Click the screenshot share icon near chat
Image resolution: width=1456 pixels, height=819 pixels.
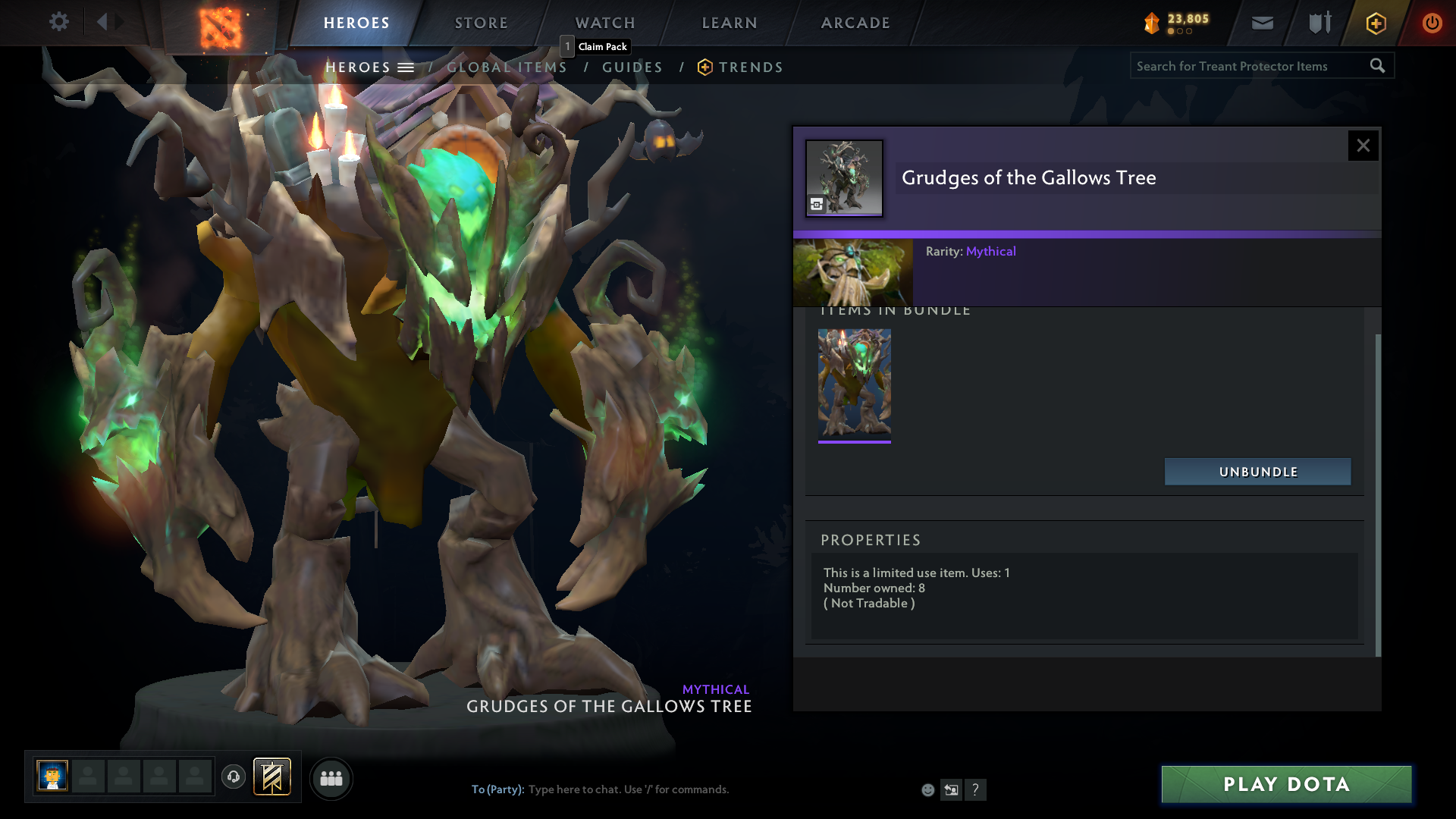pos(951,789)
